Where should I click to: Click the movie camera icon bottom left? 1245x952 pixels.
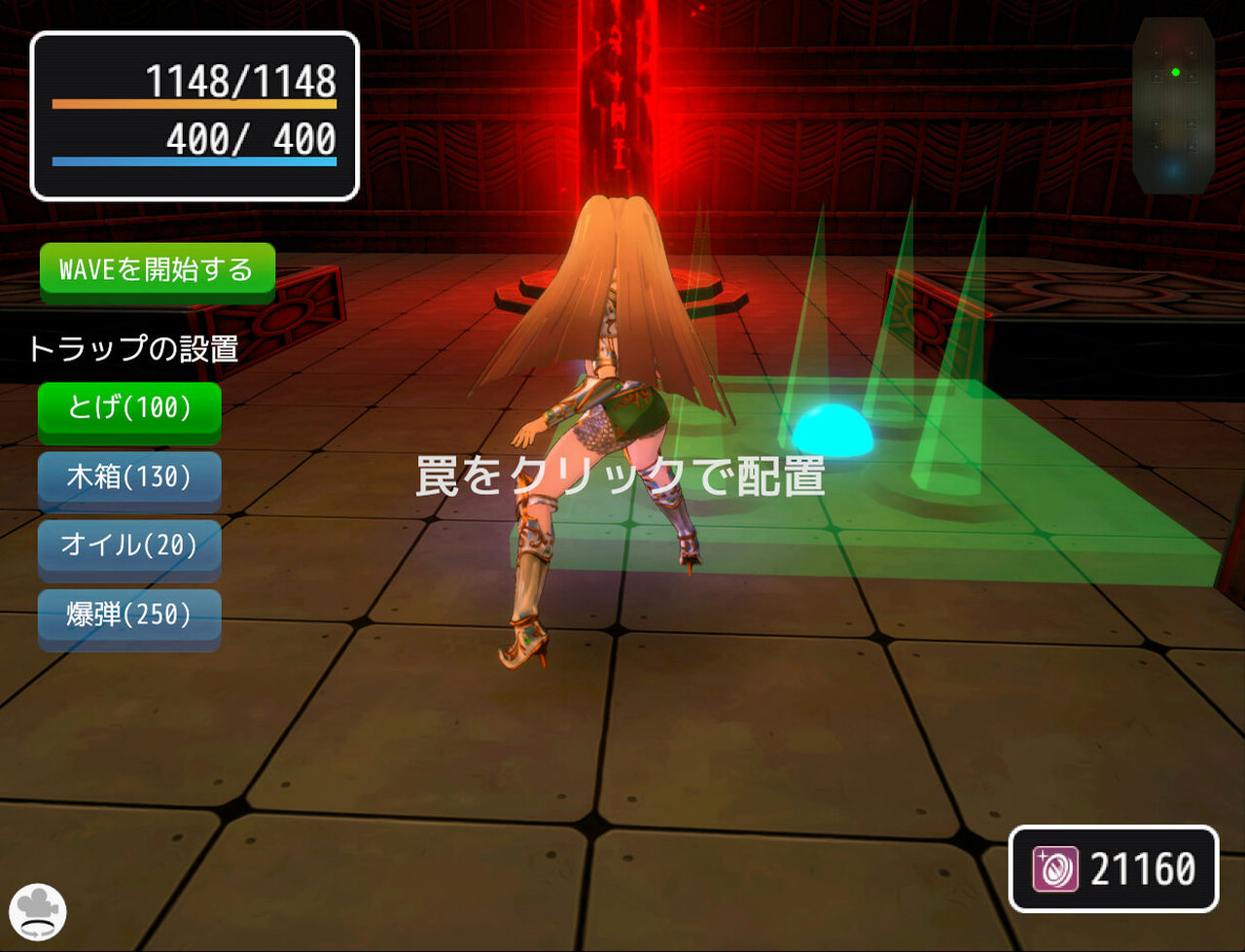coord(37,912)
